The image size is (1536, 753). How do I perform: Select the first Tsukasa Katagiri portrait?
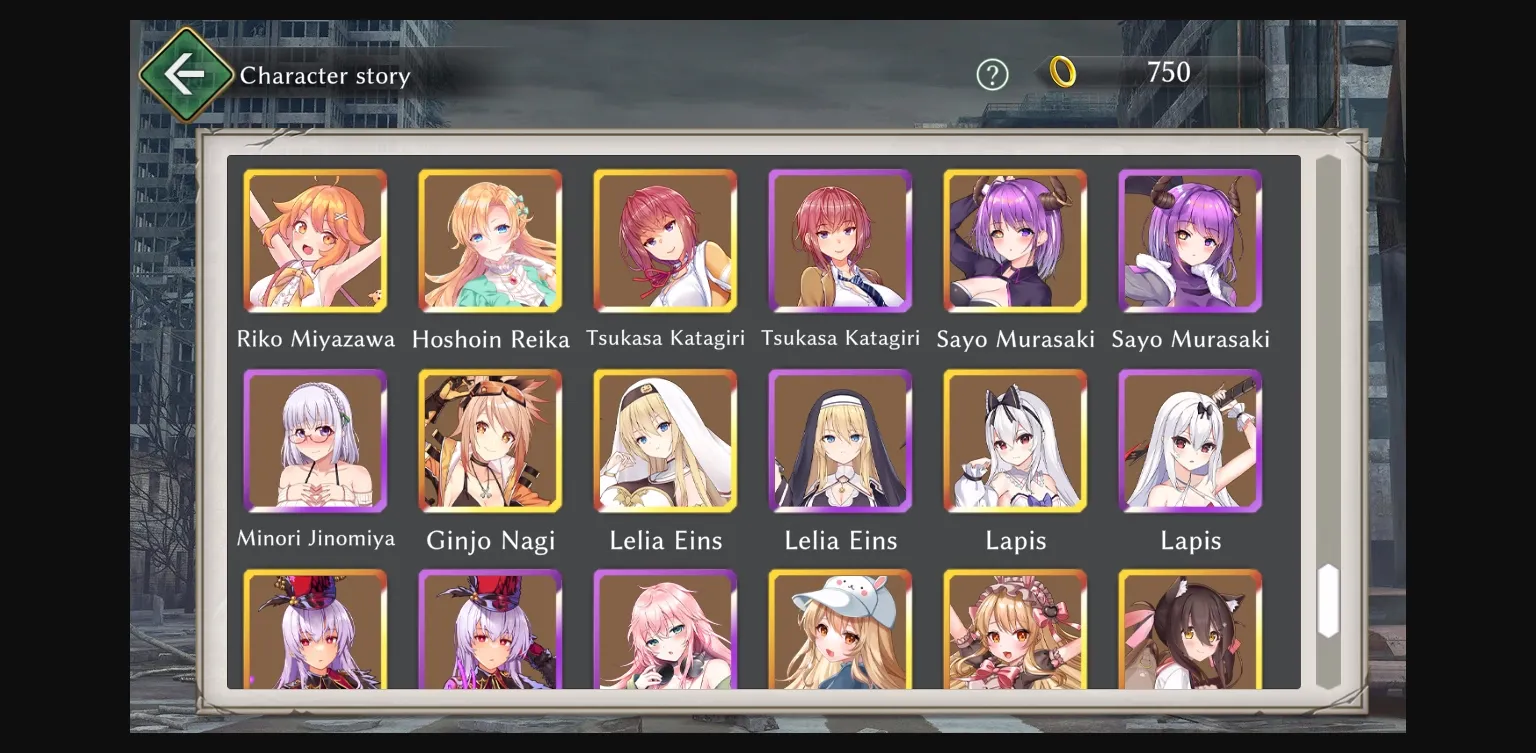pos(665,242)
